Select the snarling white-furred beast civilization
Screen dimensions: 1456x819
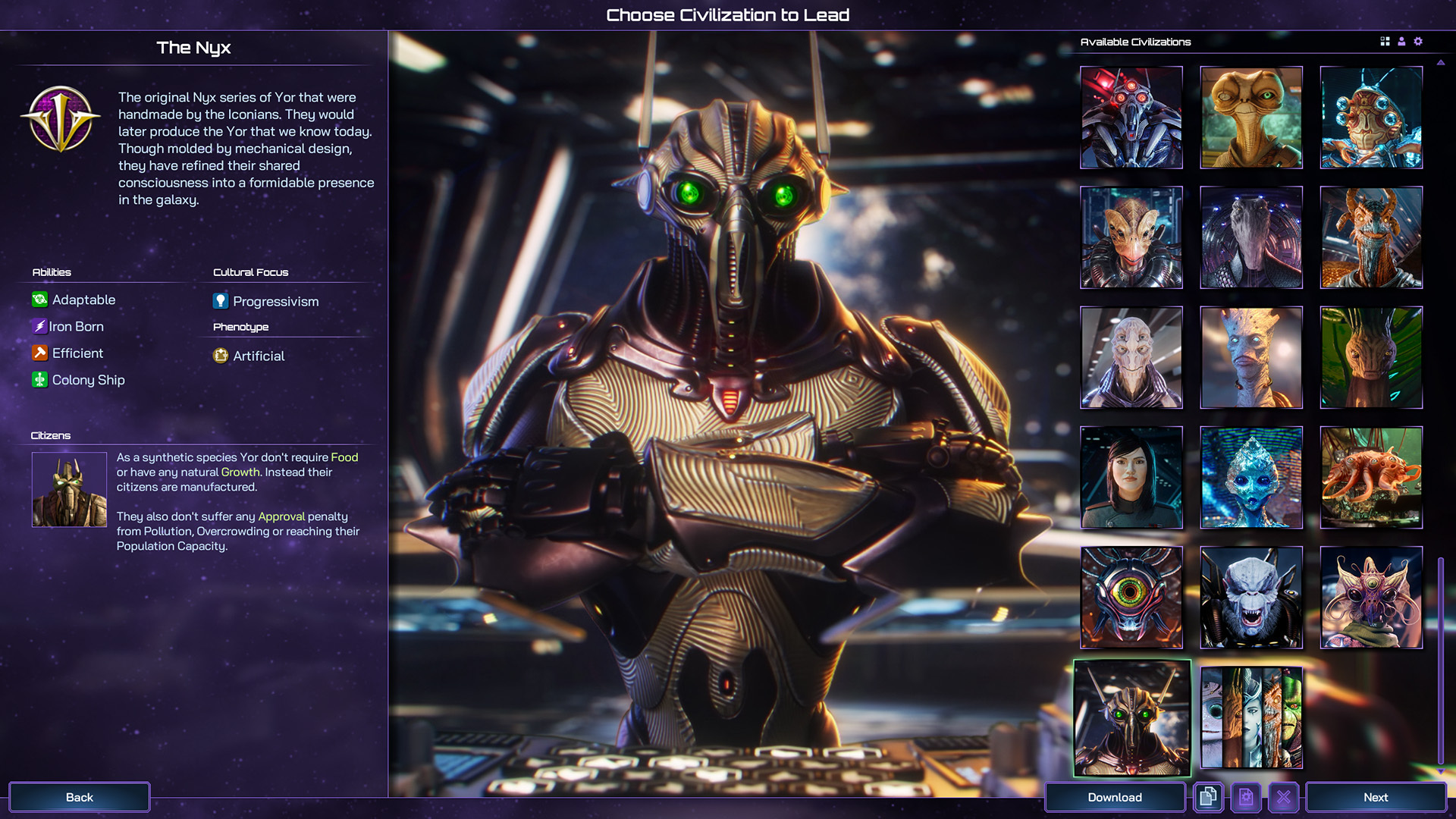click(1250, 598)
